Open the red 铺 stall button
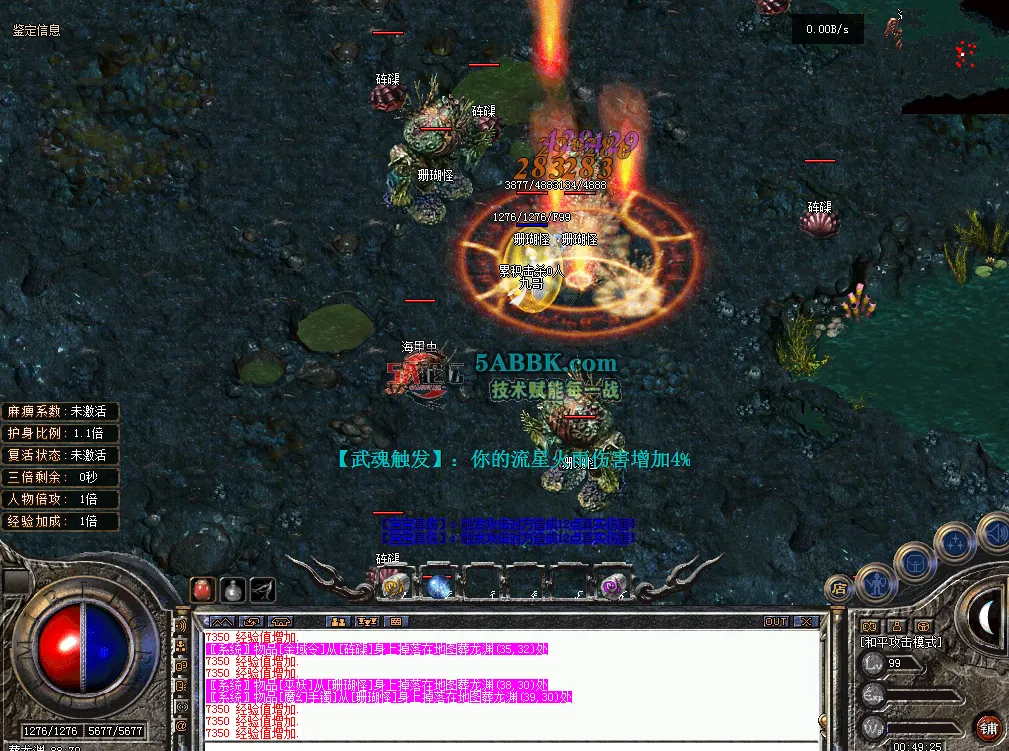This screenshot has height=751, width=1009. coord(990,727)
